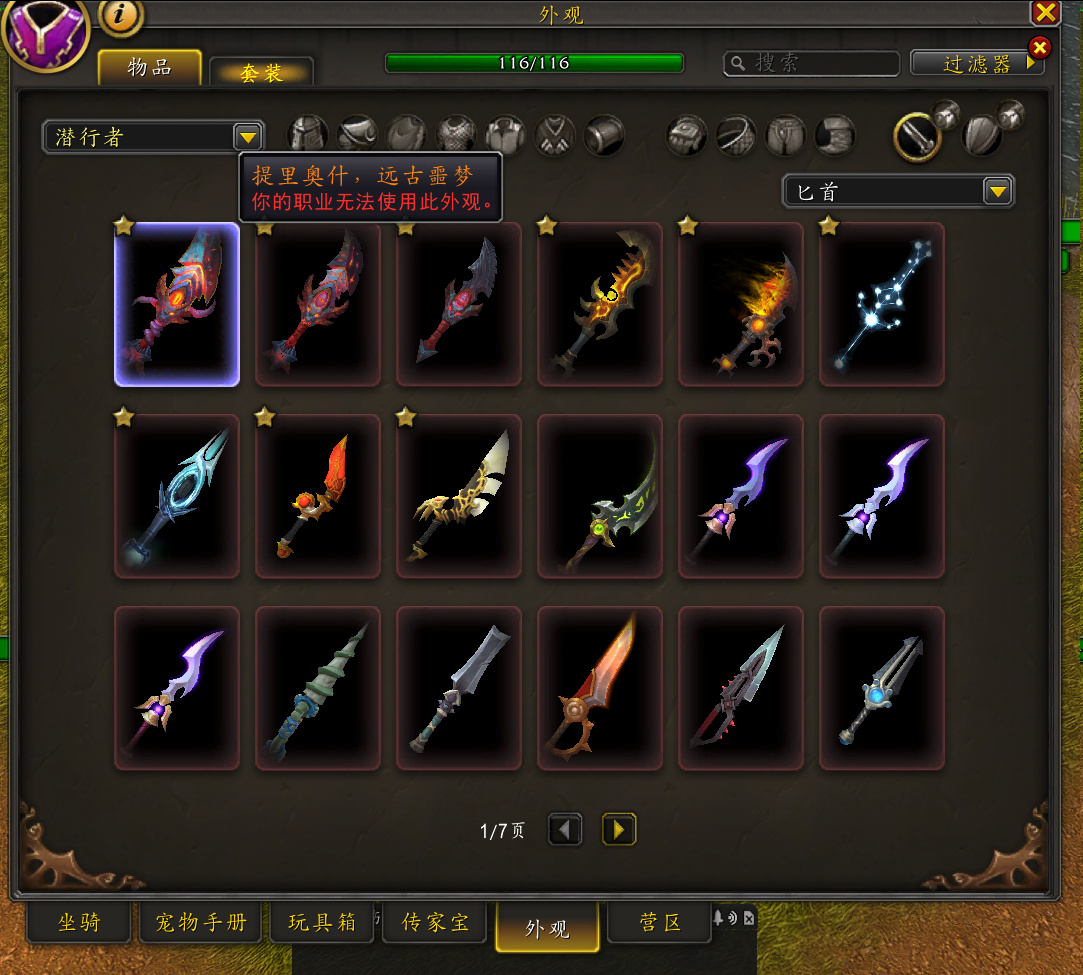Choose the green spiral dagger appearance
Screen dimensions: 1083x975
[318, 688]
